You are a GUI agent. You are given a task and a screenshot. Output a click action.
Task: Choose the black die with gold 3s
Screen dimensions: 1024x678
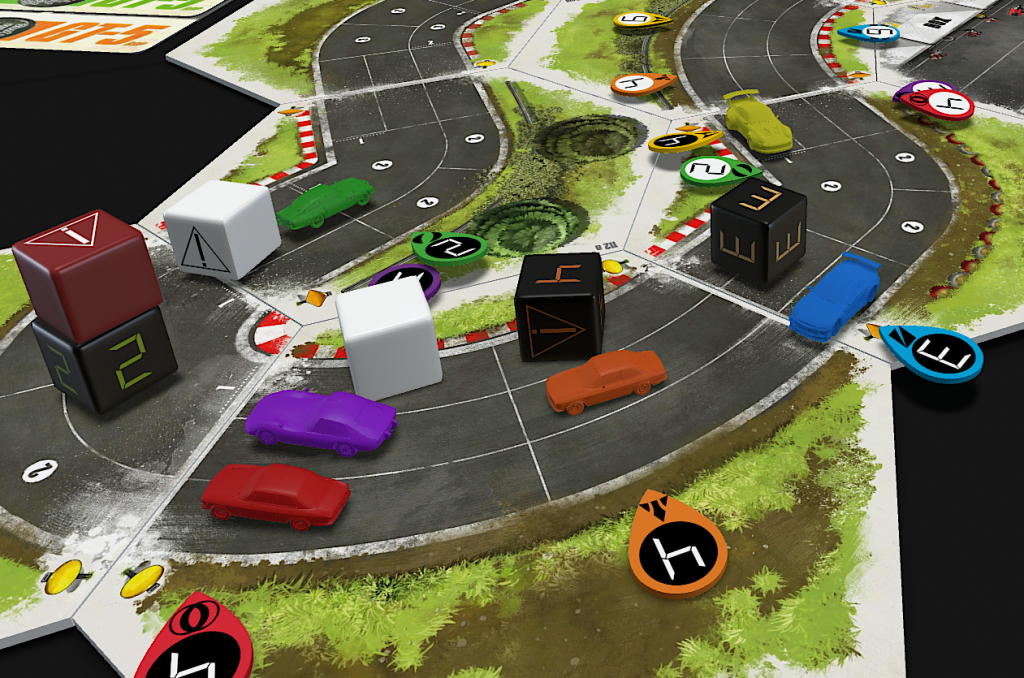click(x=758, y=229)
